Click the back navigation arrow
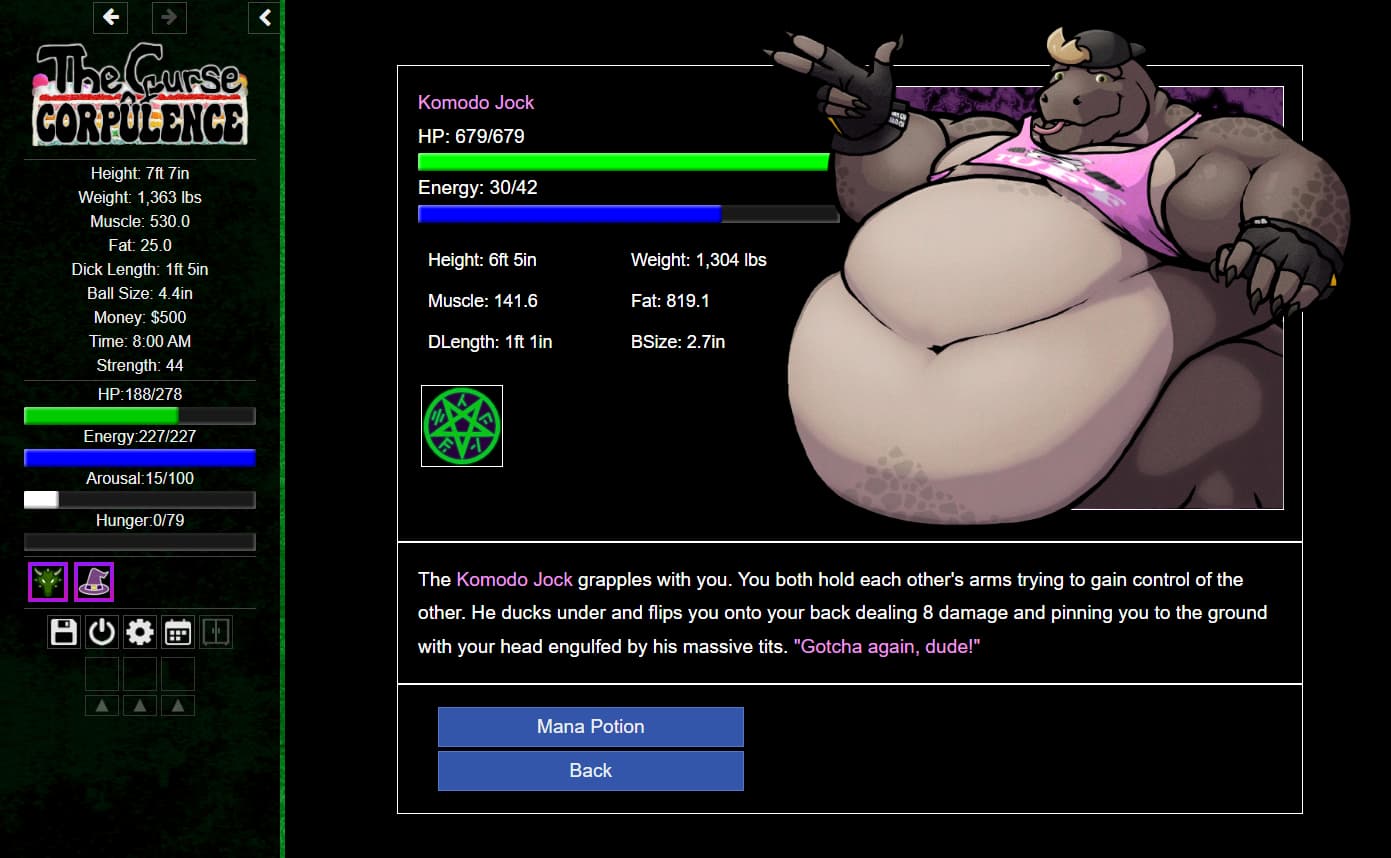Screen dimensions: 1391x858 (x=110, y=17)
